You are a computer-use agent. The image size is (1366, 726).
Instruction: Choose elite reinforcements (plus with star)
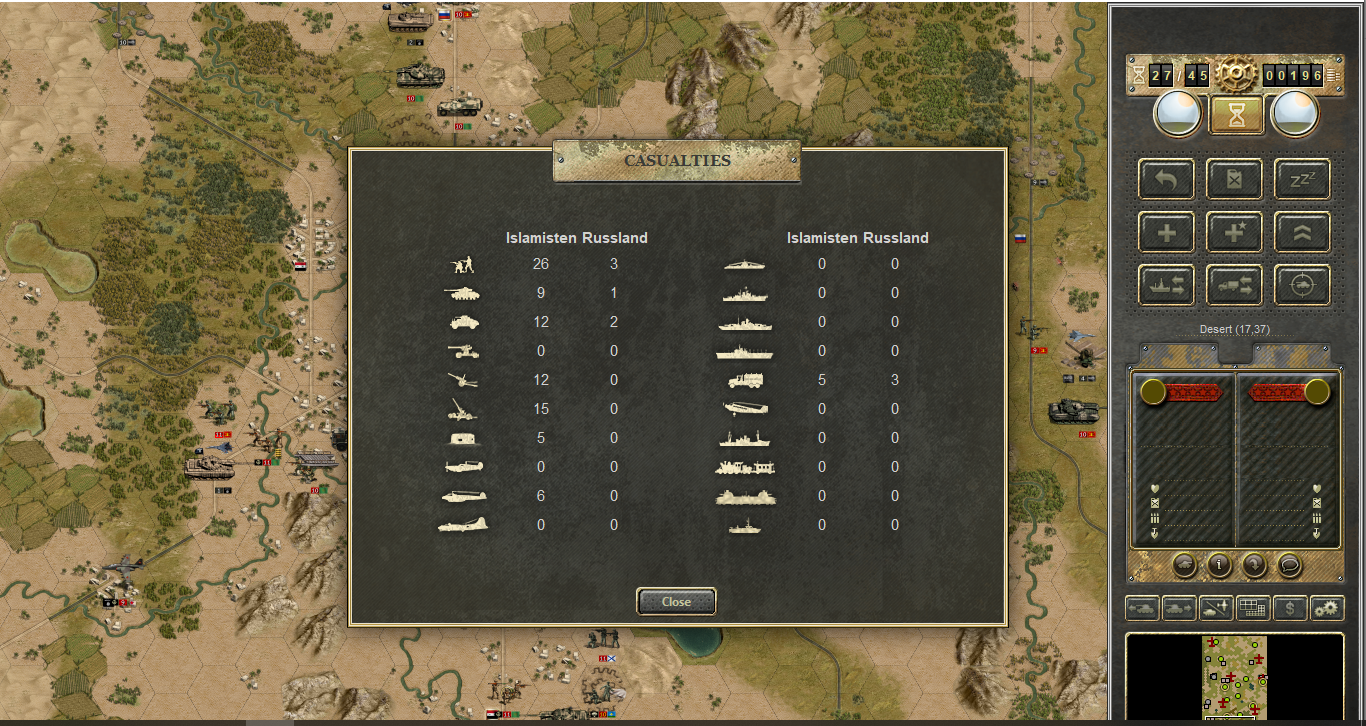point(1234,233)
